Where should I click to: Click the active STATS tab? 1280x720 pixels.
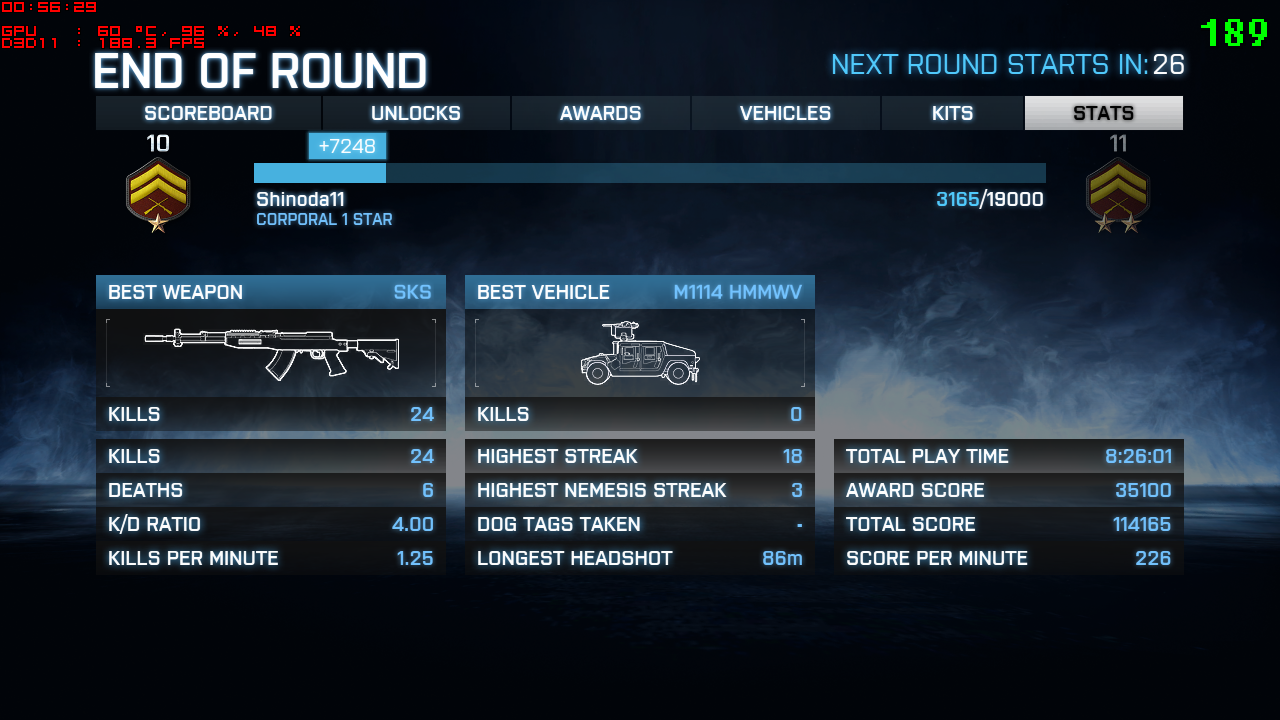point(1103,113)
